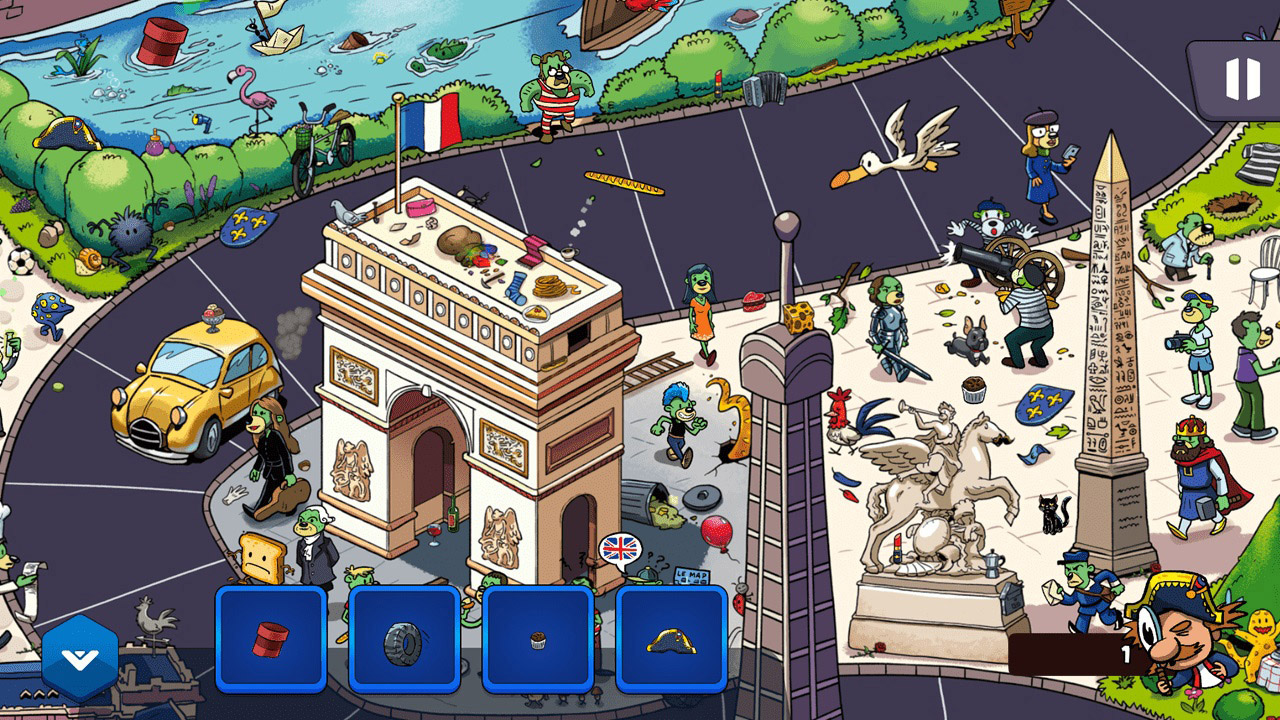Select the cupcake item slot
Viewport: 1280px width, 720px height.
point(535,640)
